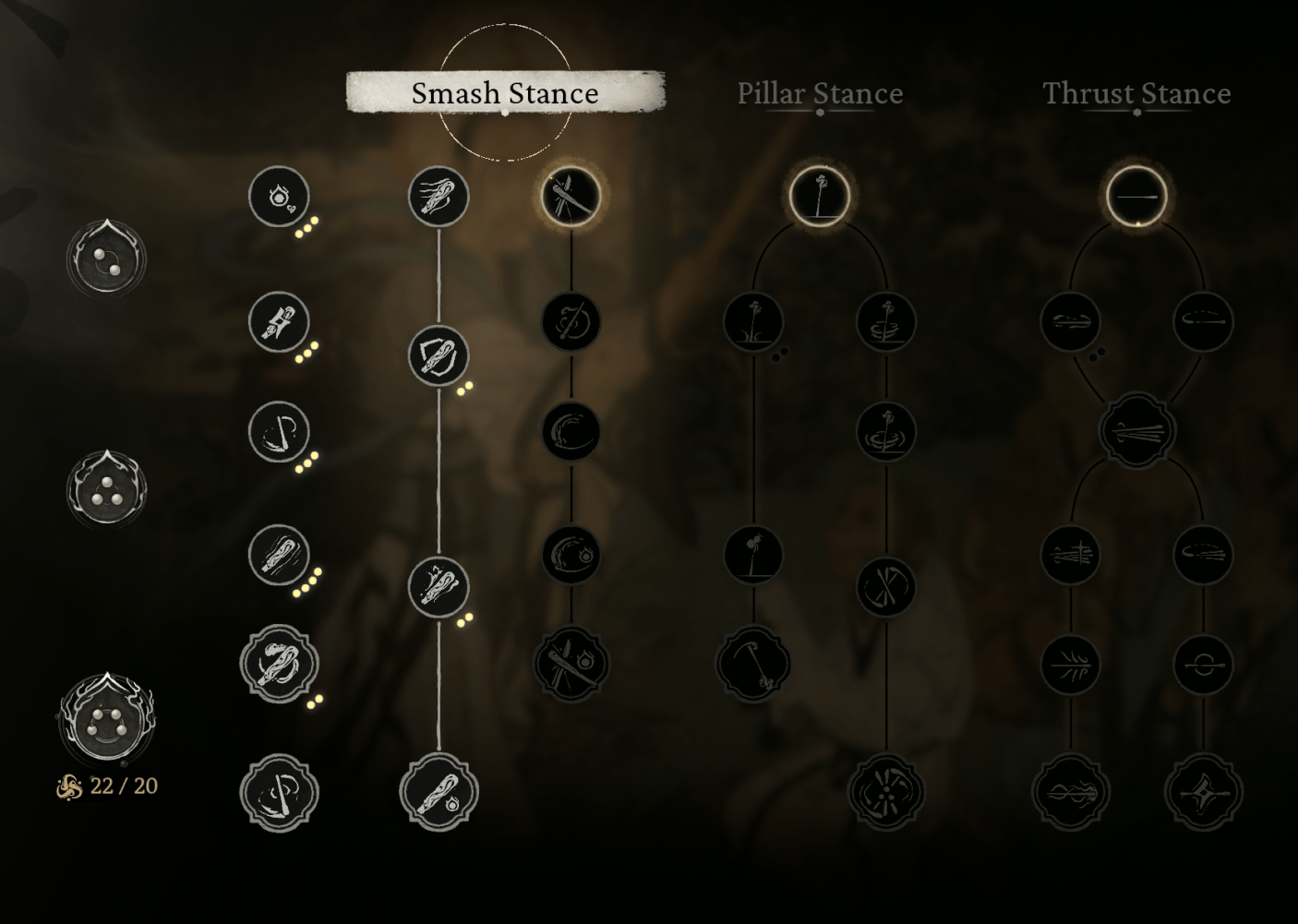Select the glowing crossed-staves Smash Stance node

coord(571,196)
